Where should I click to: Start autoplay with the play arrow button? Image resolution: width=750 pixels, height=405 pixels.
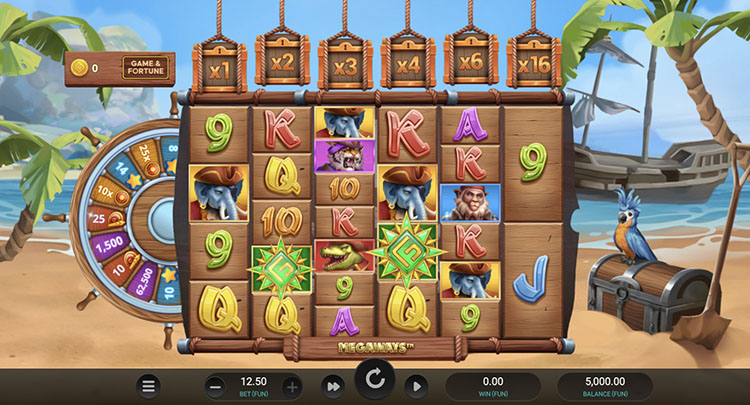point(415,386)
